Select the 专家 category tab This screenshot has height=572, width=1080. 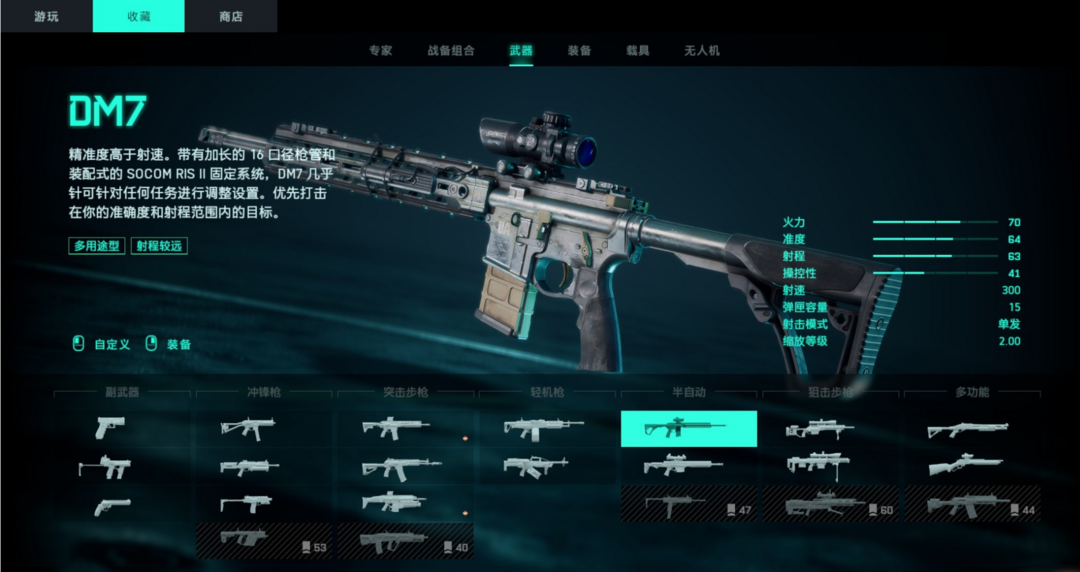[x=380, y=50]
